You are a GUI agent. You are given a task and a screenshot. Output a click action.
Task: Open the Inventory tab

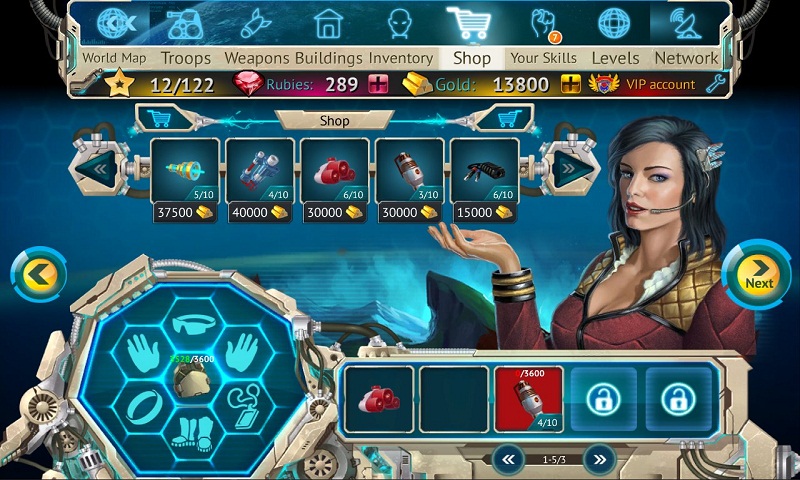tap(400, 58)
